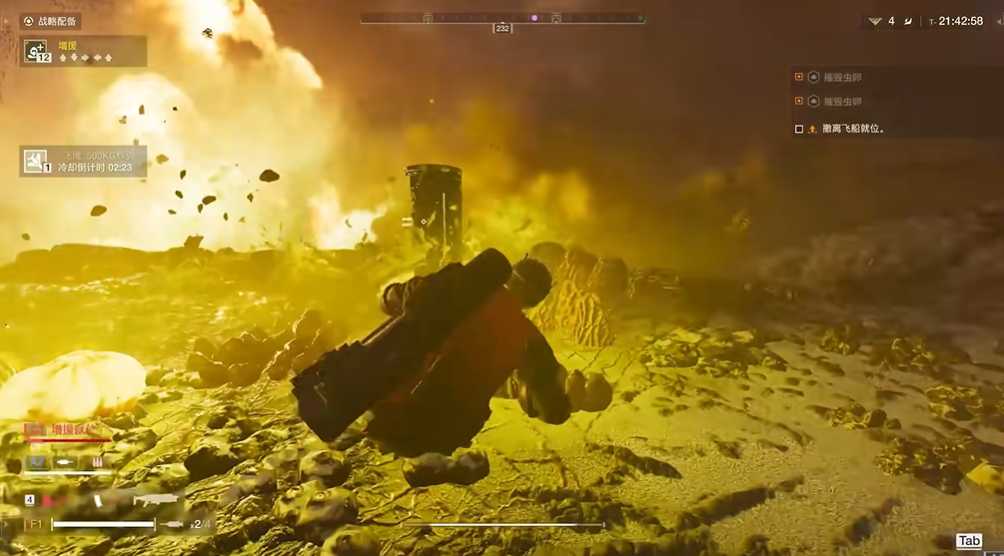This screenshot has width=1004, height=556.
Task: Click the Tab key map shortcut button
Action: click(x=969, y=541)
